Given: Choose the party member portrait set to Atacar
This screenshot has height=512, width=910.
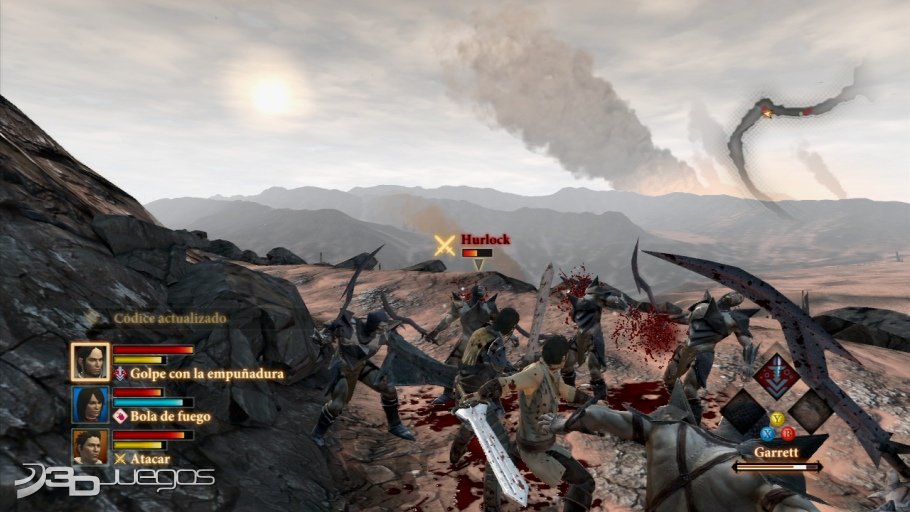Looking at the screenshot, I should pyautogui.click(x=90, y=446).
